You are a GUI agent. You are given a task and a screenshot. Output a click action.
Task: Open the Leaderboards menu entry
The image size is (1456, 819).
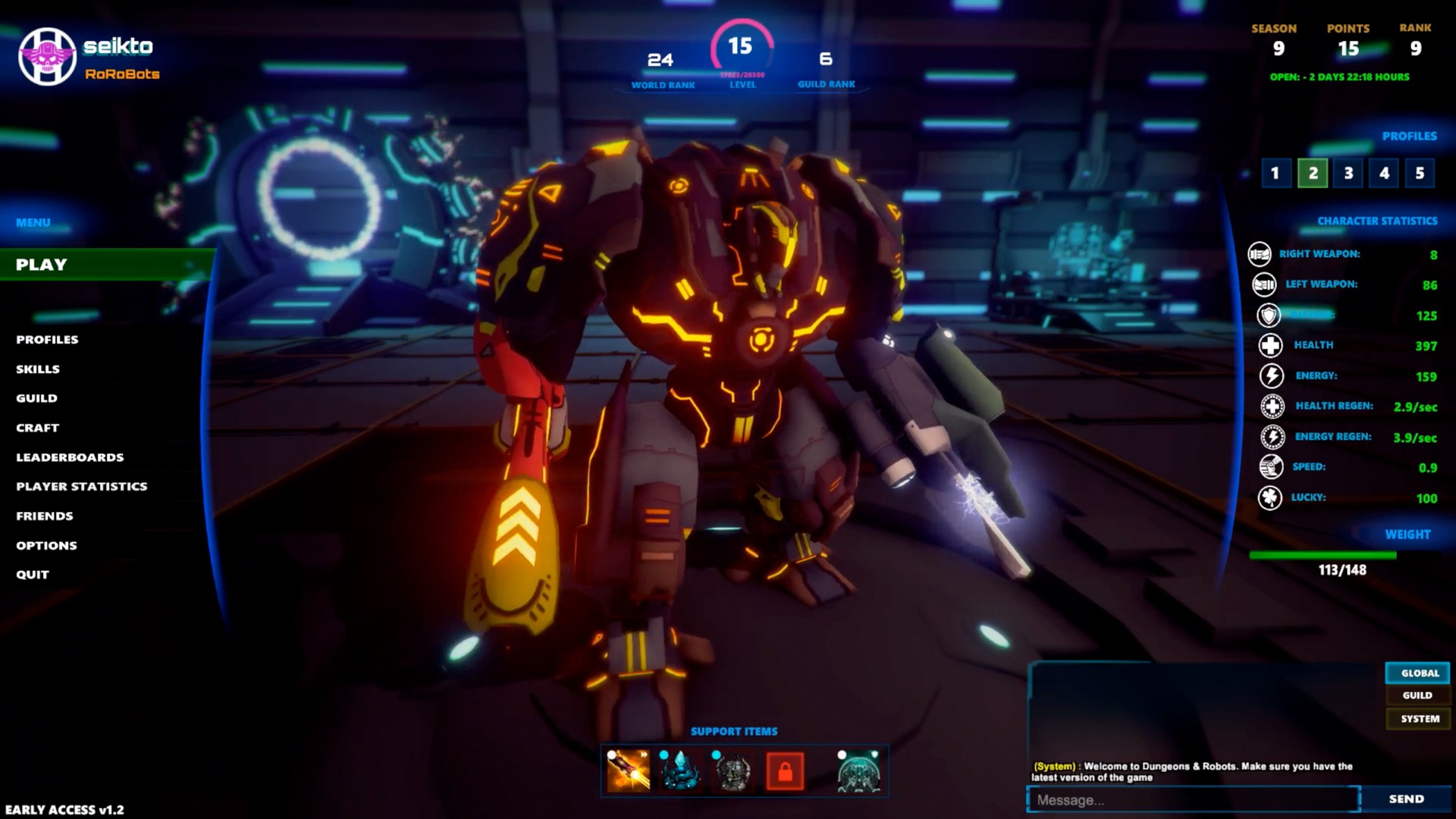(x=70, y=457)
